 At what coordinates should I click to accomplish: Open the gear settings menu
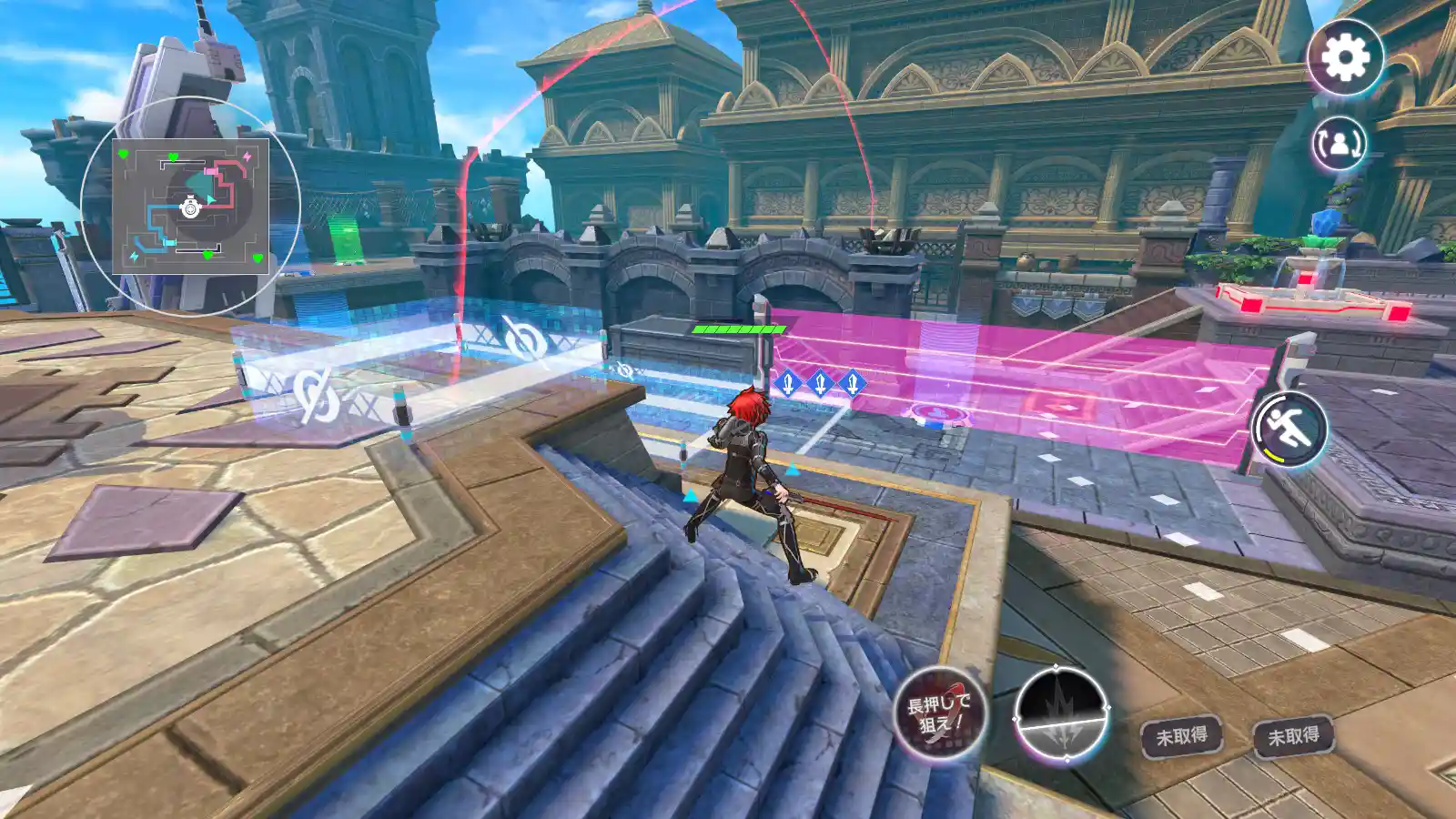tap(1345, 58)
